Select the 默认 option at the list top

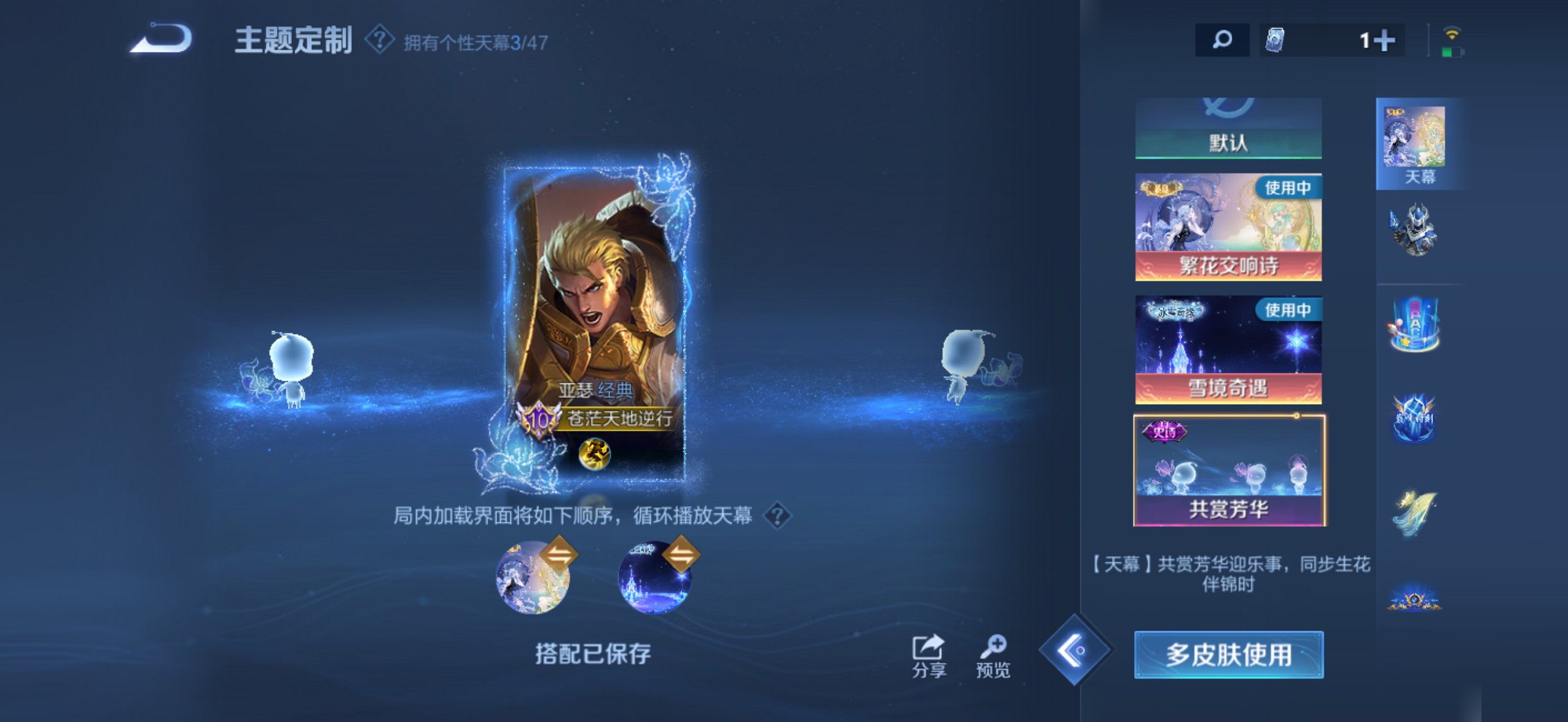tap(1228, 143)
